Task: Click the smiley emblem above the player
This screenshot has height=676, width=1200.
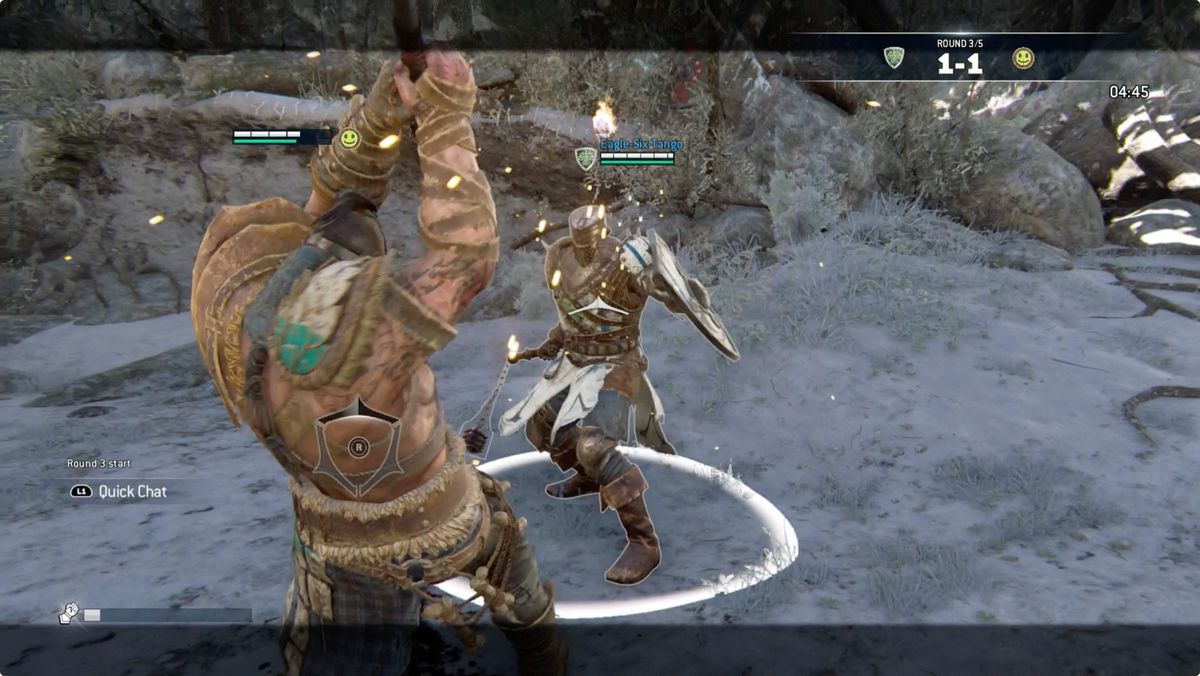Action: point(349,139)
